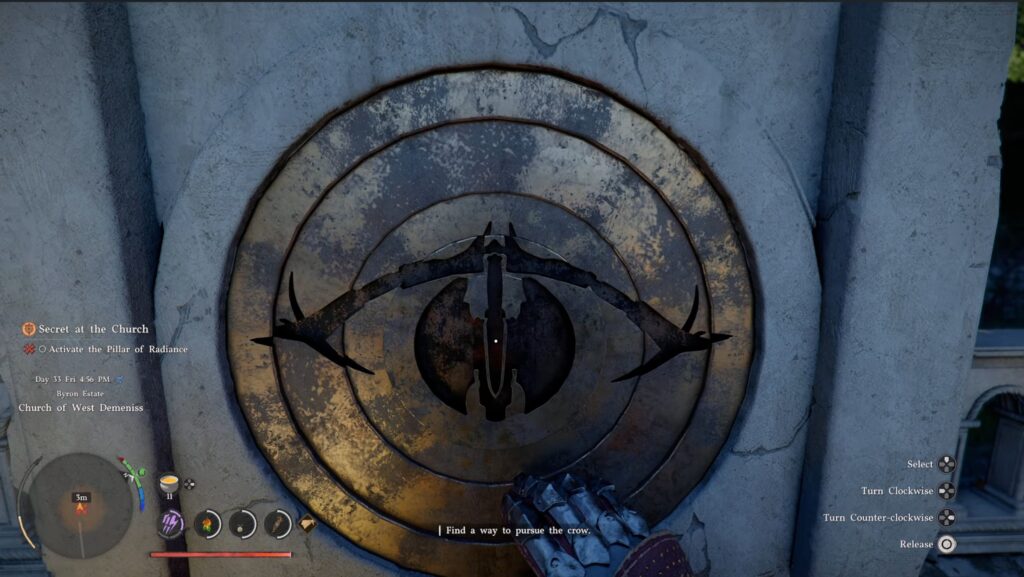Open the Secret at the Church quest tracker
Image resolution: width=1024 pixels, height=577 pixels.
pyautogui.click(x=93, y=329)
